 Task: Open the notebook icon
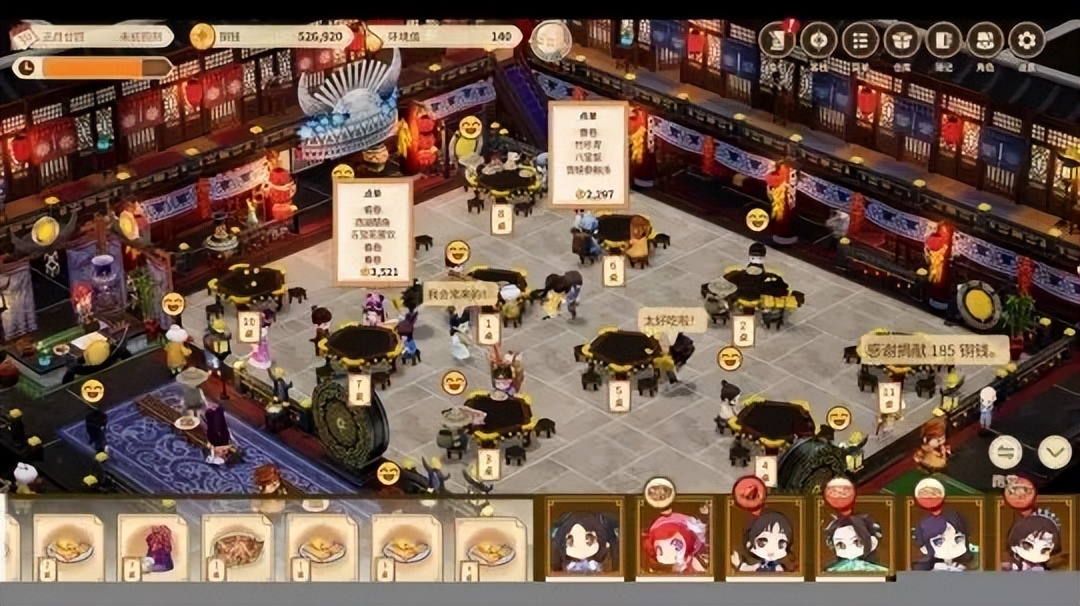943,41
